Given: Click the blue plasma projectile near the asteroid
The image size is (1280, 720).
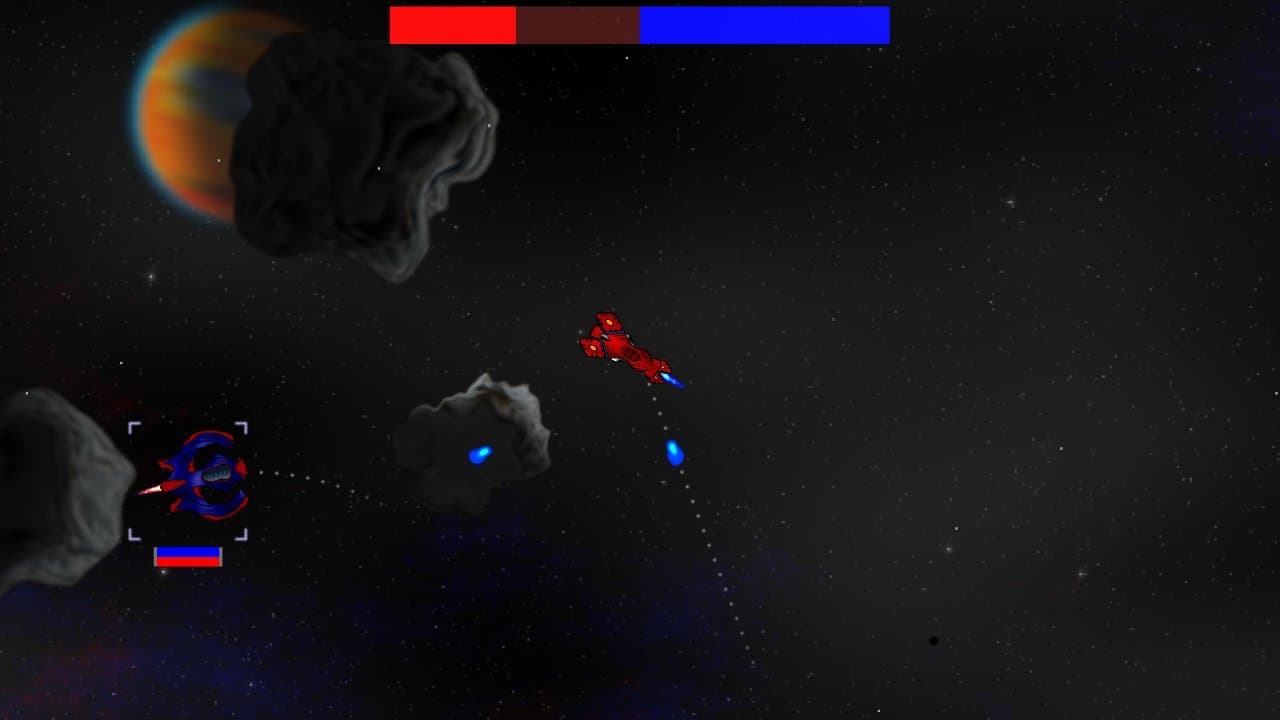Looking at the screenshot, I should pyautogui.click(x=480, y=453).
